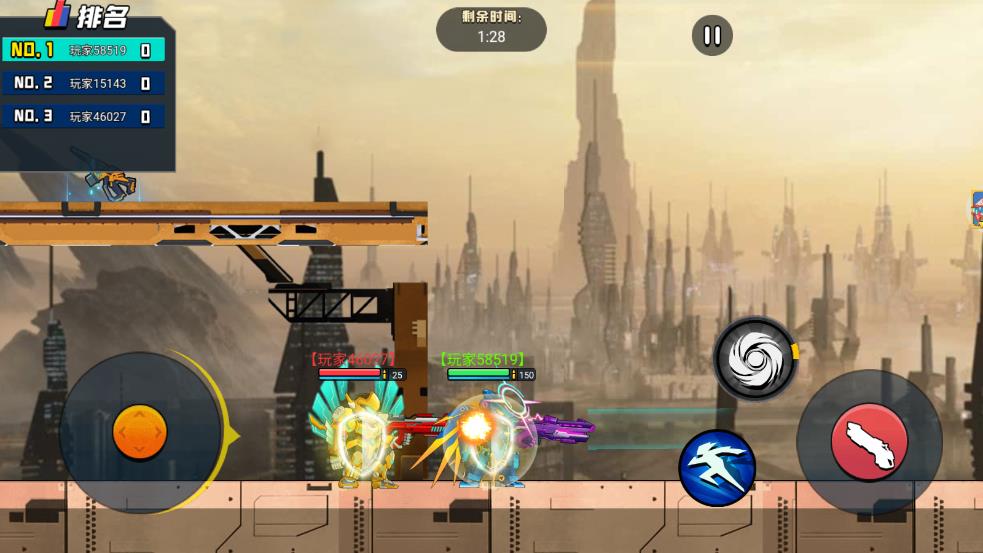This screenshot has height=553, width=983.
Task: Select the NO.1 ranking row
Action: 83,50
